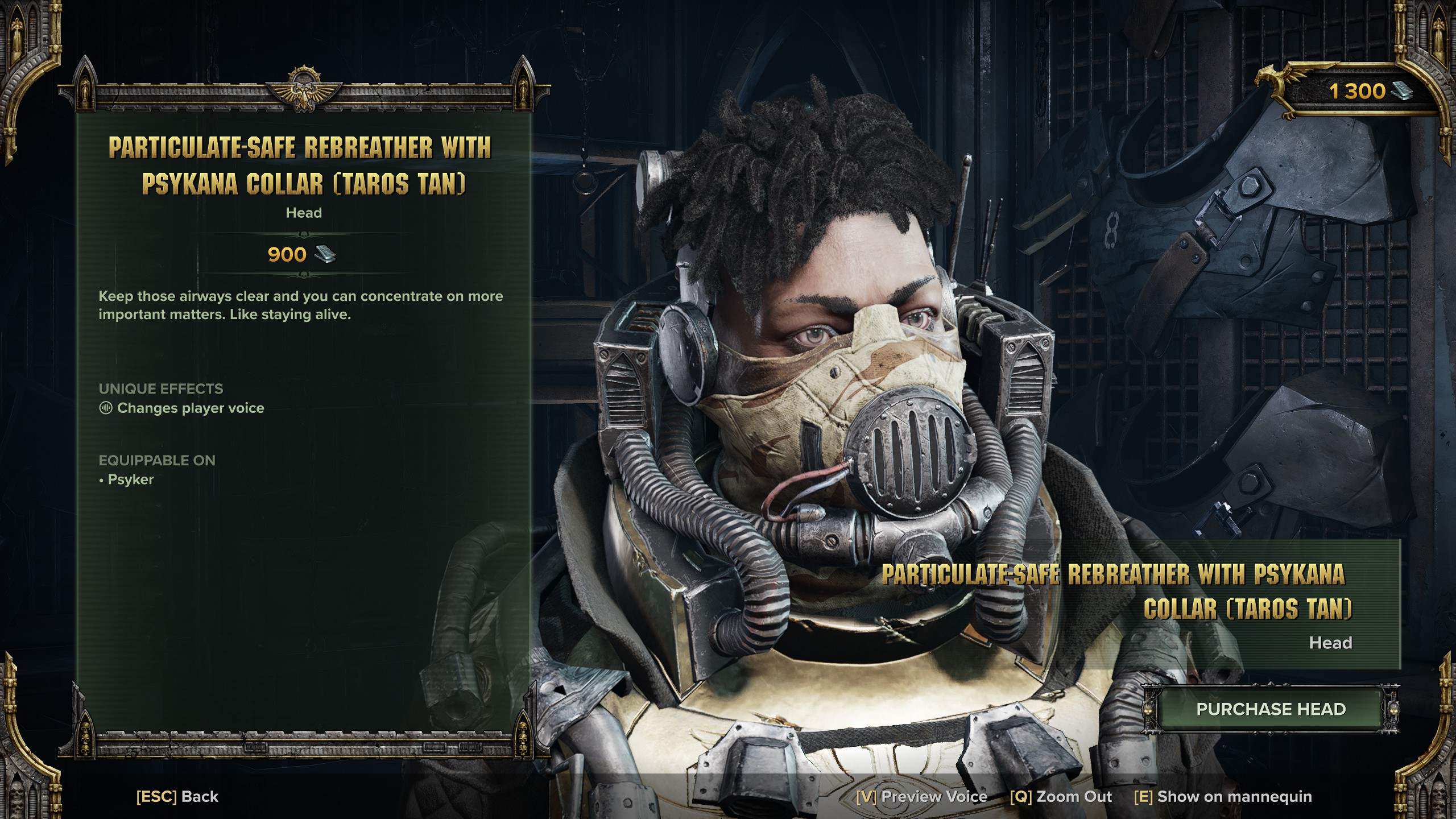Purchase the Taros Tan rebreather head

coord(1271,709)
